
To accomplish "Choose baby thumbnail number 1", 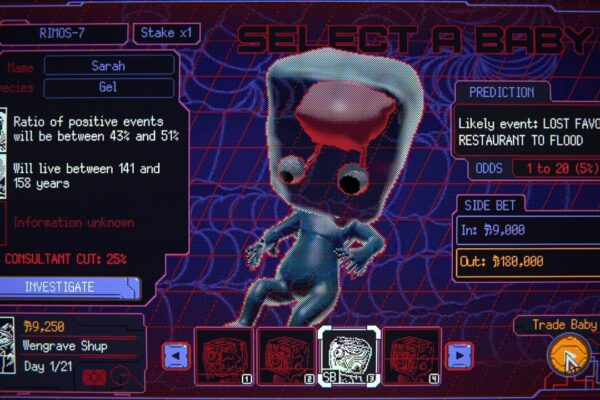I will pos(222,355).
